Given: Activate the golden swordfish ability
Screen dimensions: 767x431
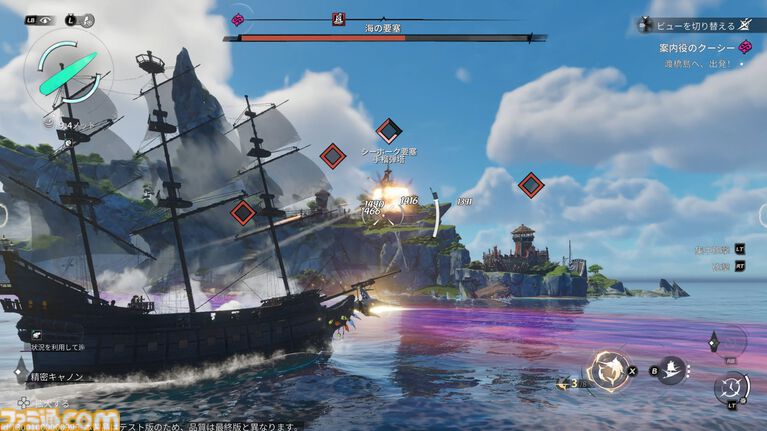Looking at the screenshot, I should 608,369.
